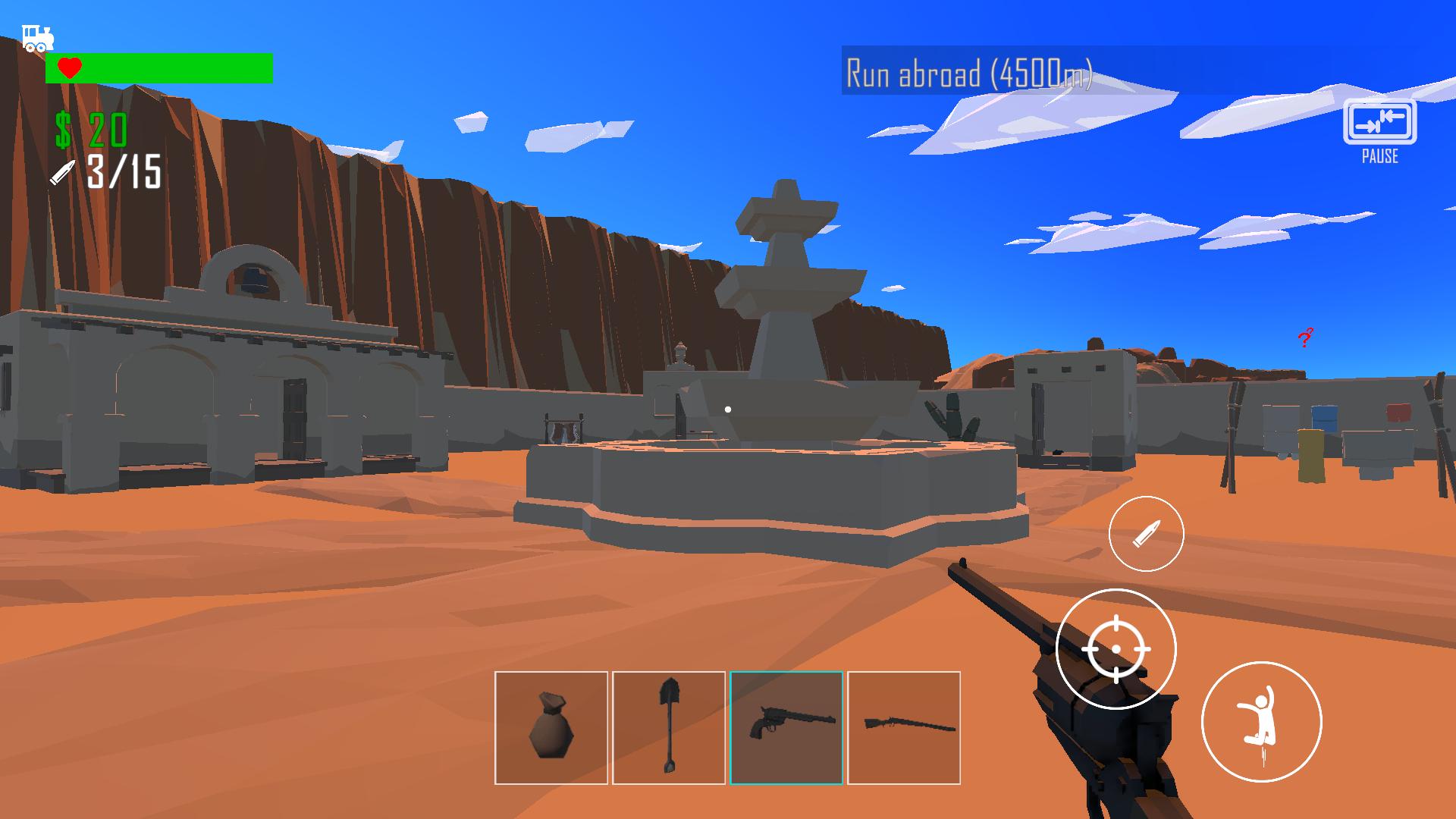This screenshot has width=1456, height=819.
Task: Tap the heart icon on the health bar
Action: [68, 67]
